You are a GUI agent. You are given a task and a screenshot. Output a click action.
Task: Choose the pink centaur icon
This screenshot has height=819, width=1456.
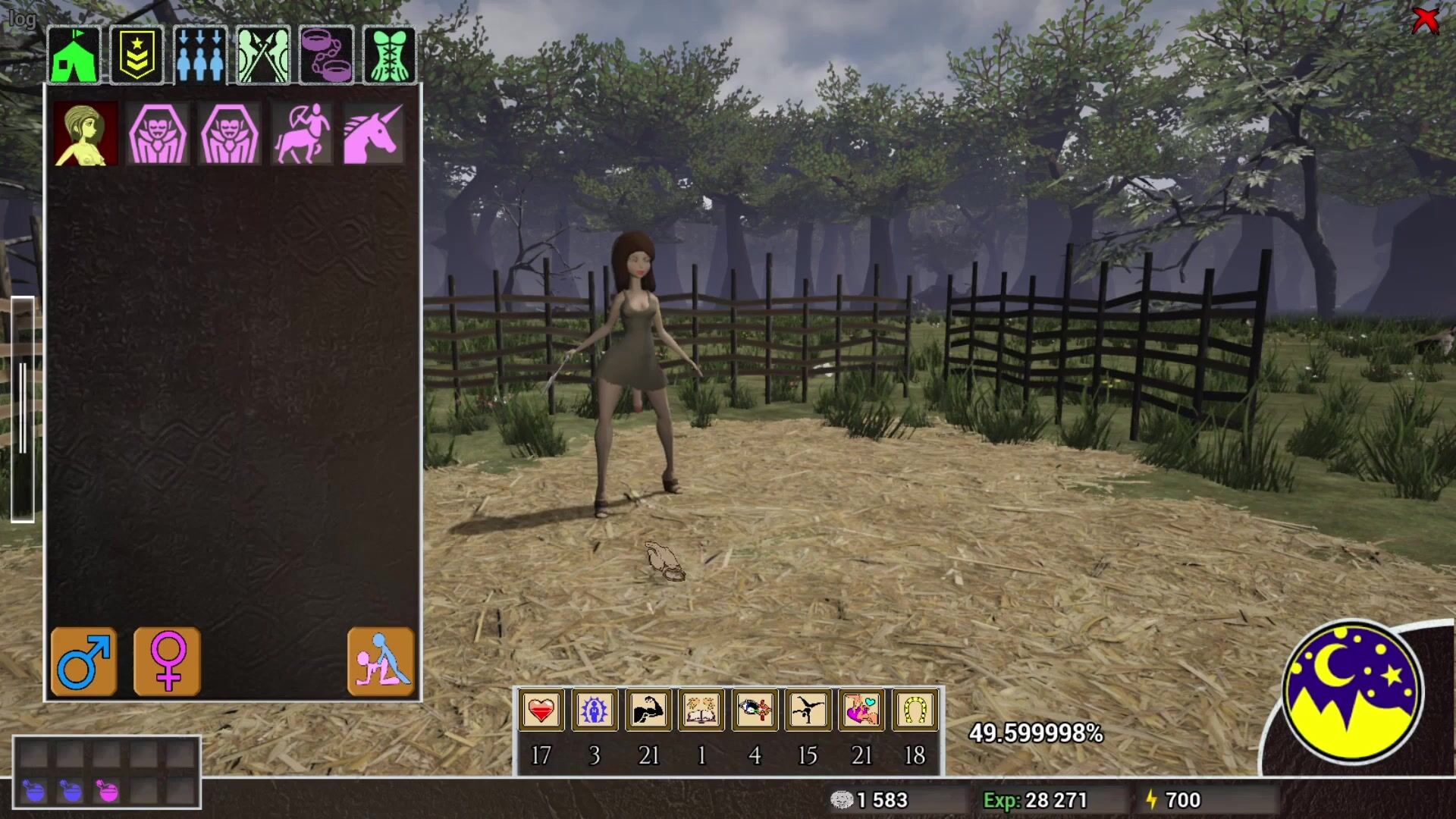(x=302, y=134)
